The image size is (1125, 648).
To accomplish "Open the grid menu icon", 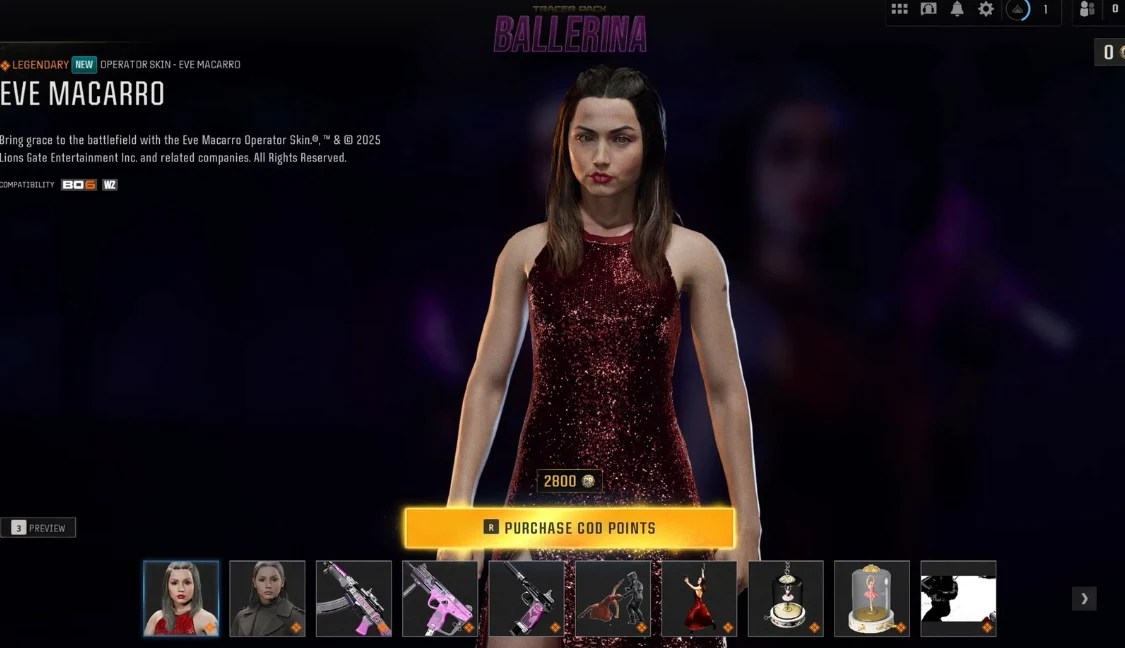I will point(900,9).
